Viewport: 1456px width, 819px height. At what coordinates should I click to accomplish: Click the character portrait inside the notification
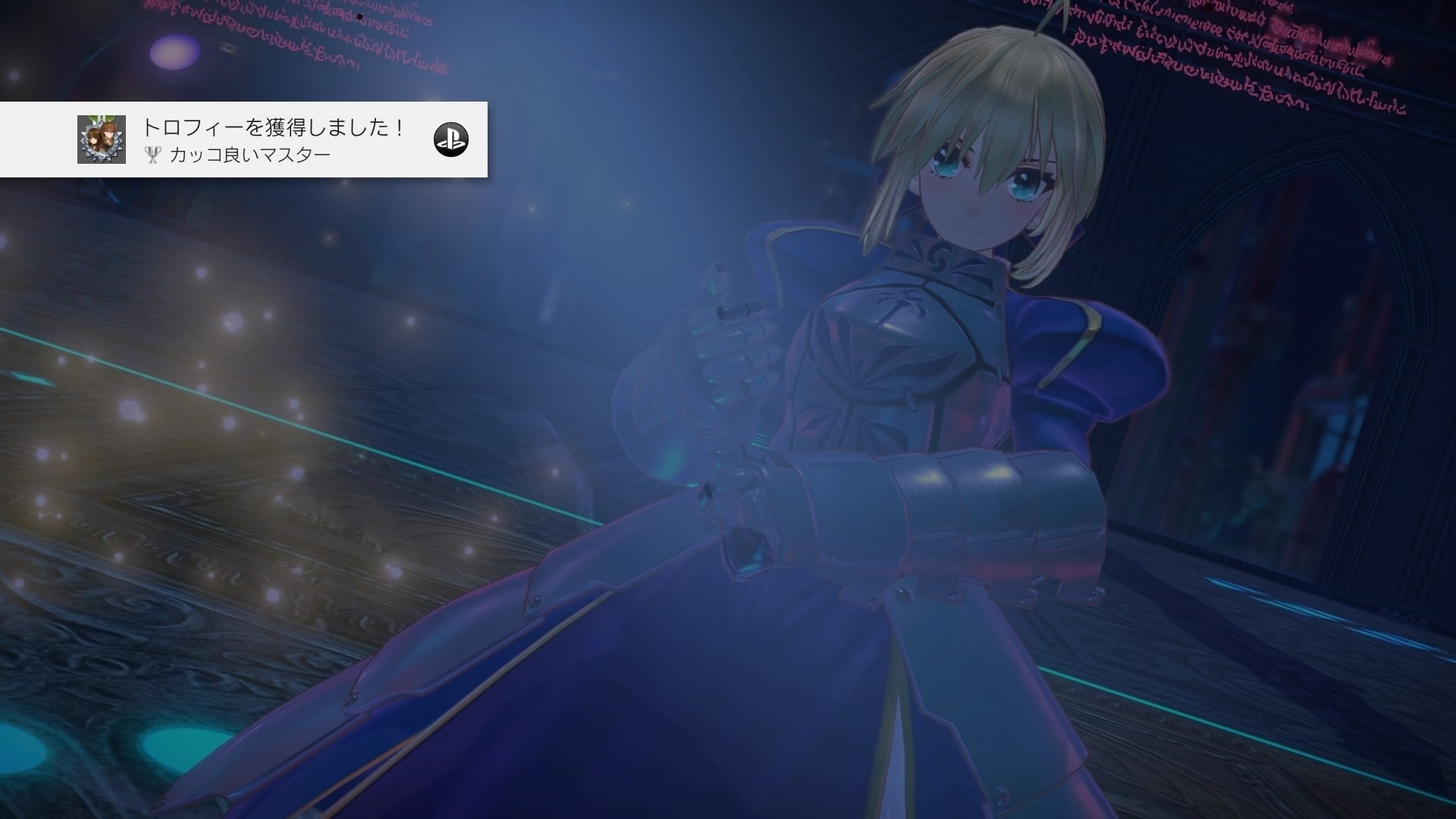[102, 140]
